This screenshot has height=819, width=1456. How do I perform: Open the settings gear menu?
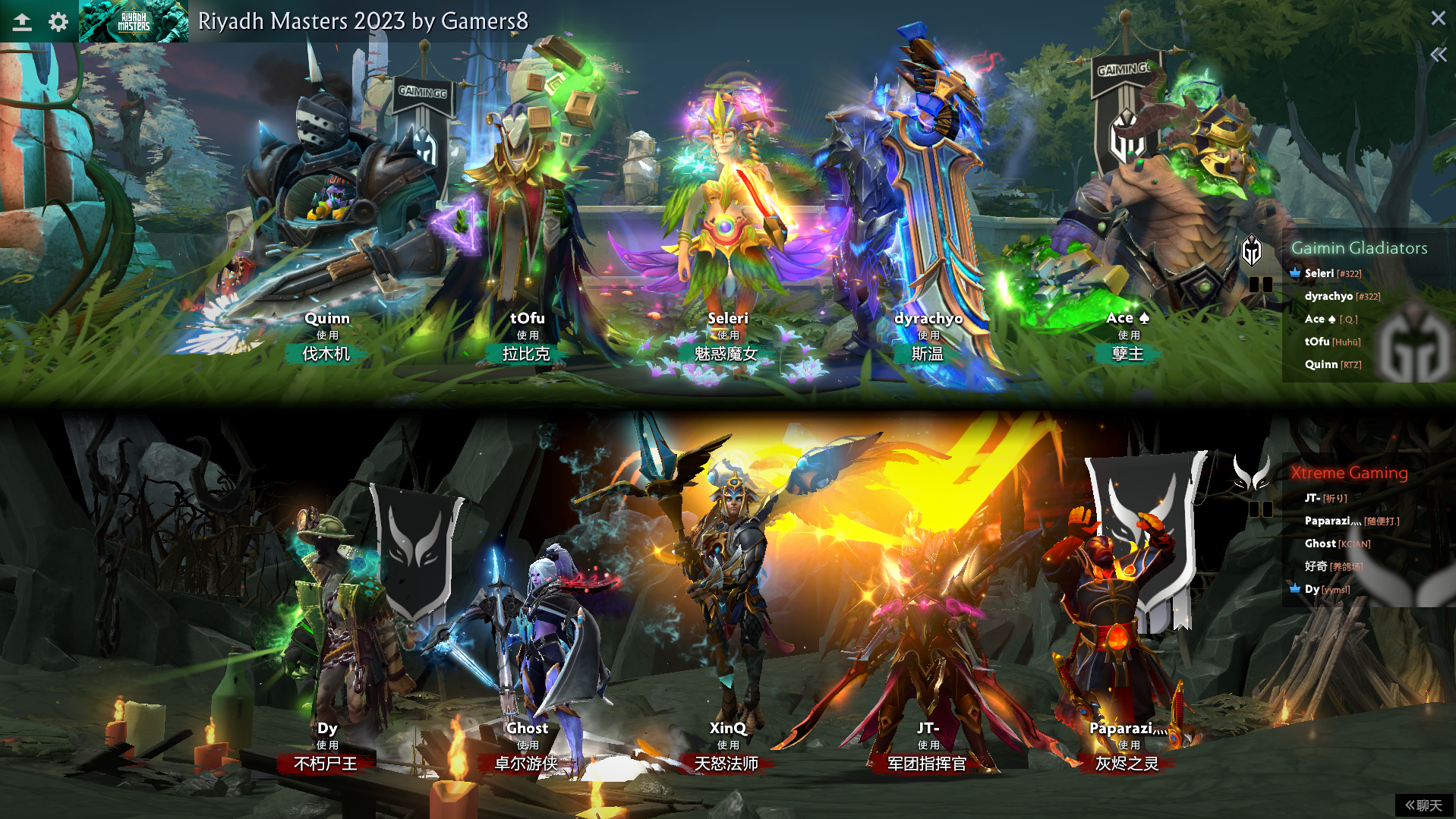(58, 22)
